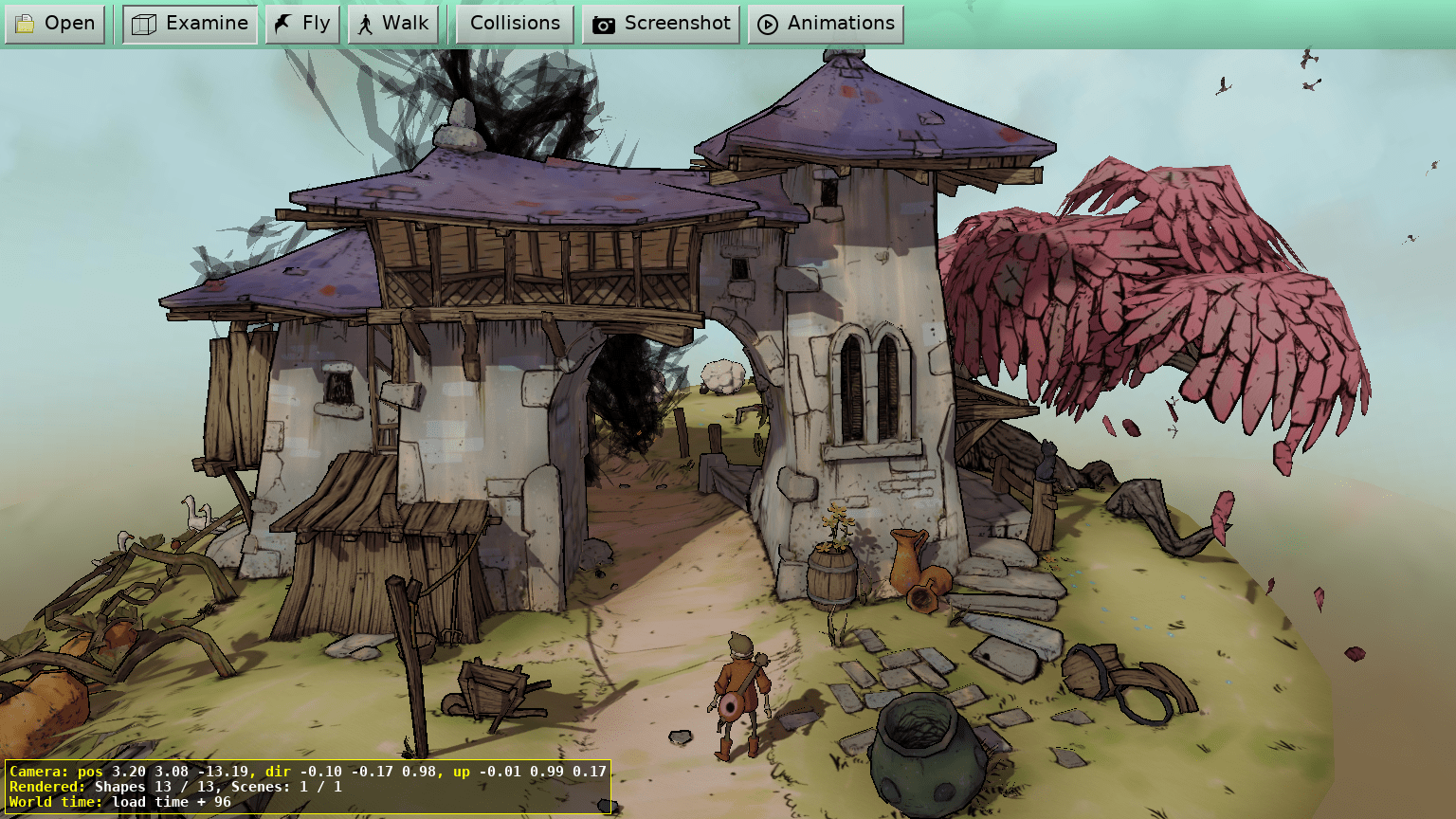This screenshot has width=1456, height=819.
Task: Open a file with the Open button
Action: [x=55, y=24]
